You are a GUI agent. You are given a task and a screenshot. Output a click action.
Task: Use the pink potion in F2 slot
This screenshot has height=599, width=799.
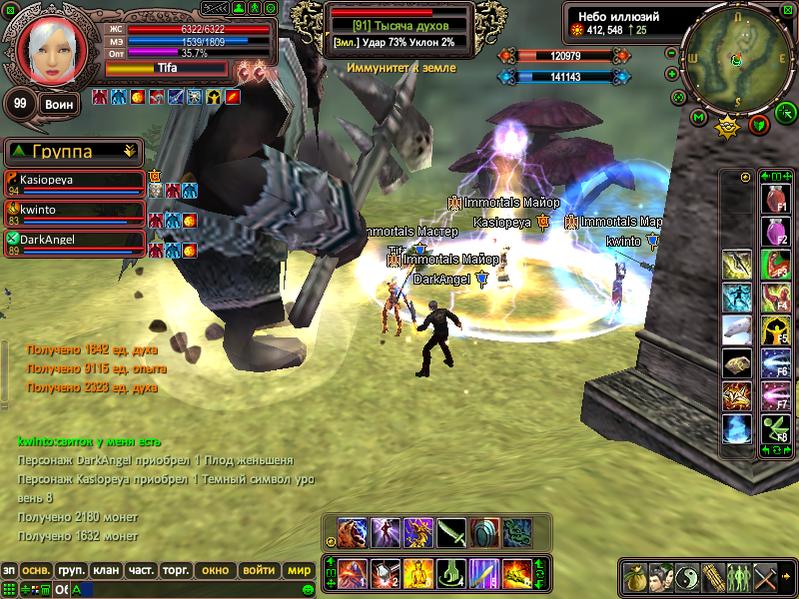773,232
